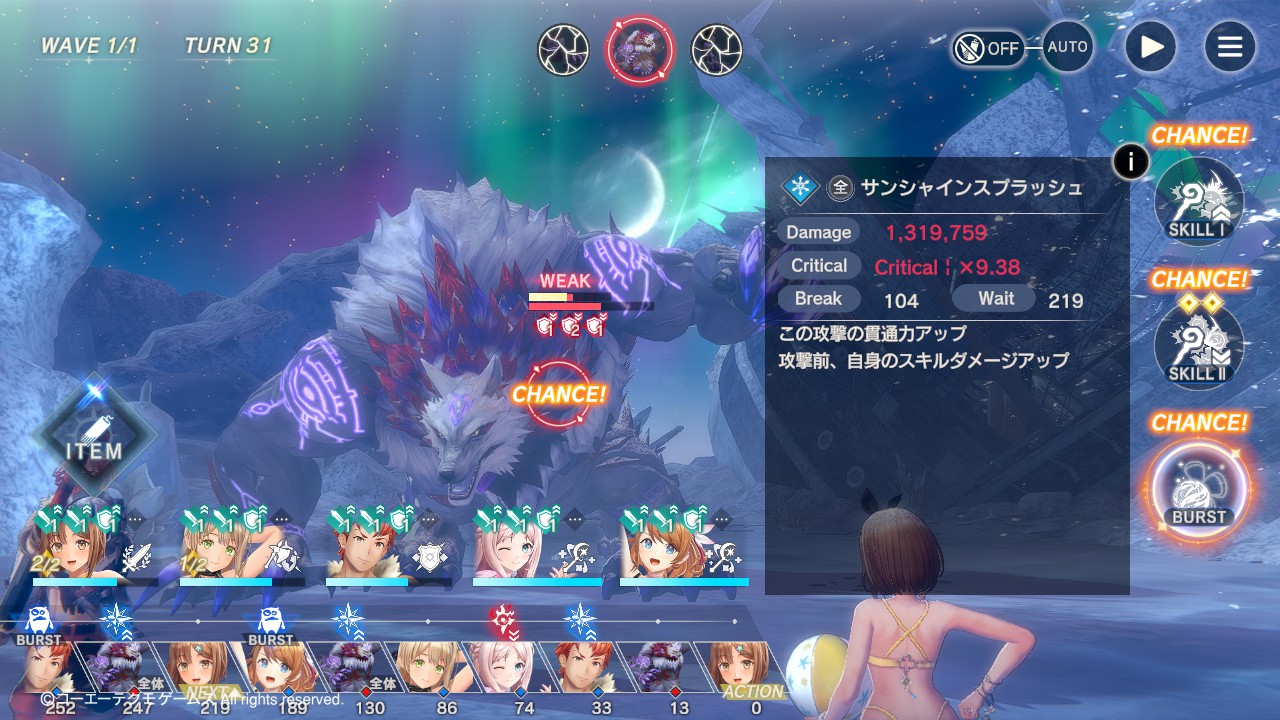Click the fast-forward play button

coord(1151,47)
